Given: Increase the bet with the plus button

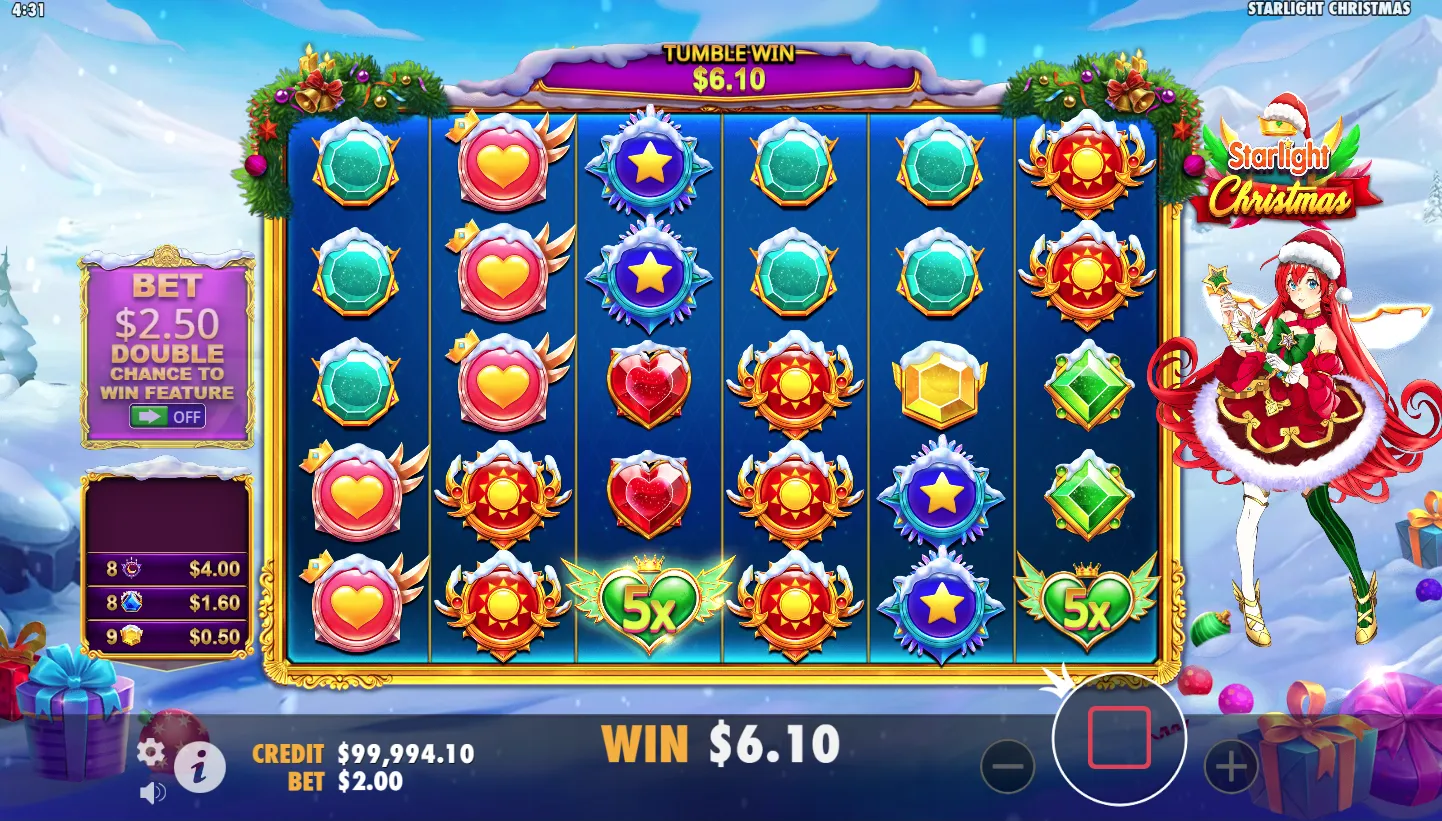Looking at the screenshot, I should [1230, 767].
